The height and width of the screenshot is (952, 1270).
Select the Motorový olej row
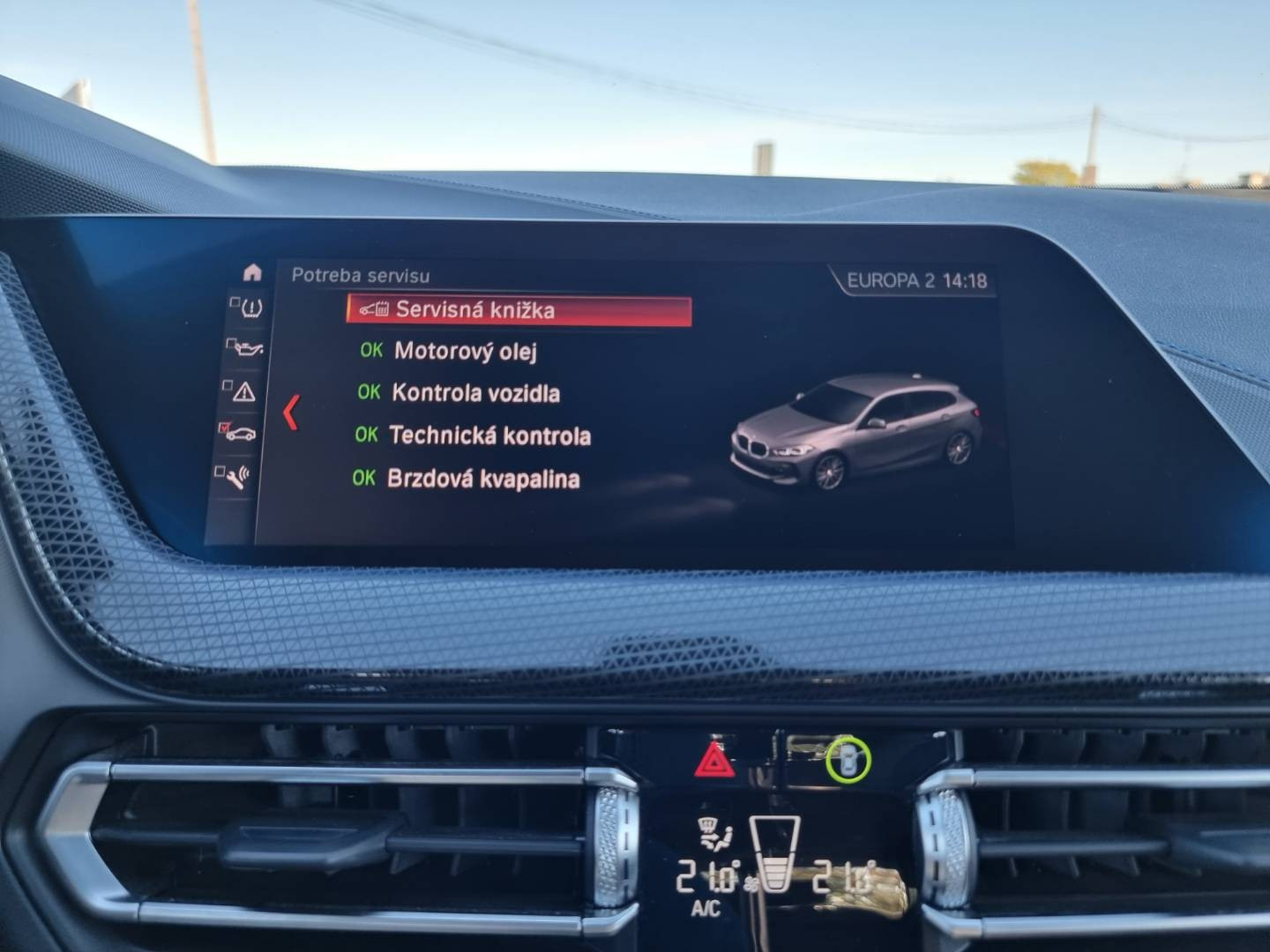[x=465, y=351]
